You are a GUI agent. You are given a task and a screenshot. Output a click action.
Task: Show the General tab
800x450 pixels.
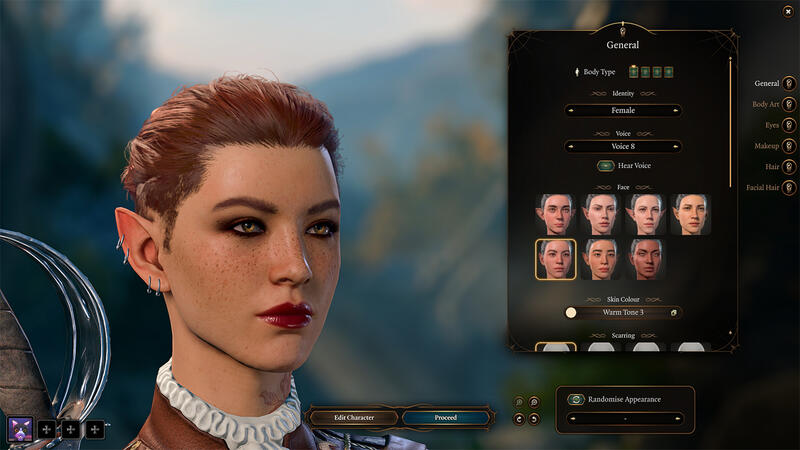pos(789,83)
